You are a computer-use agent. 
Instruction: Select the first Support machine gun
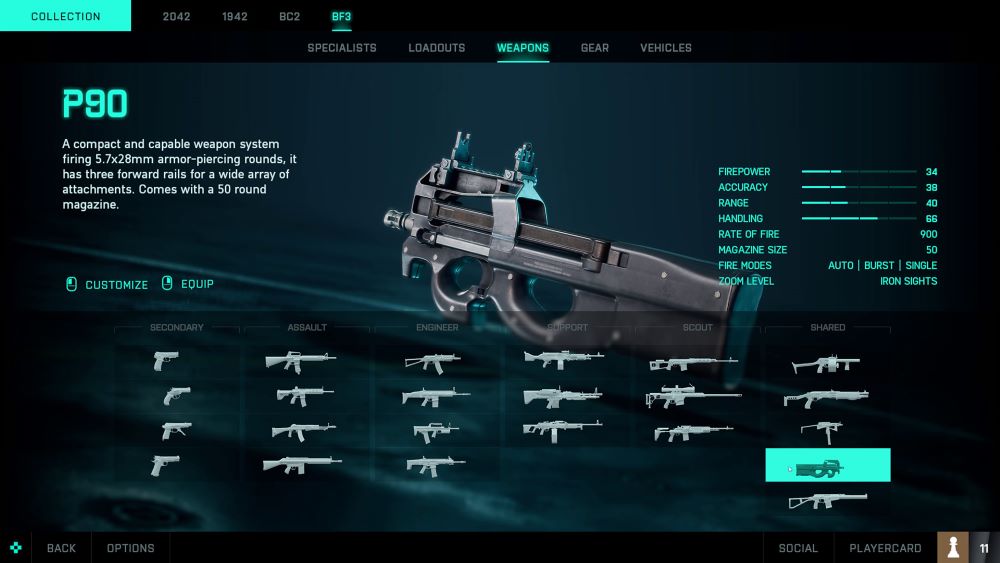point(563,359)
